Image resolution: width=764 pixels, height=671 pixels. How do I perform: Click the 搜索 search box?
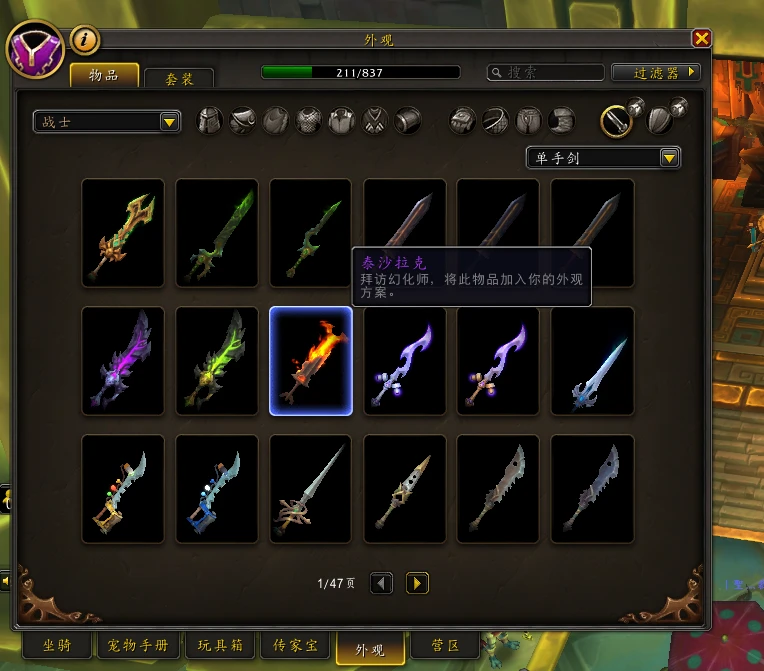point(544,72)
